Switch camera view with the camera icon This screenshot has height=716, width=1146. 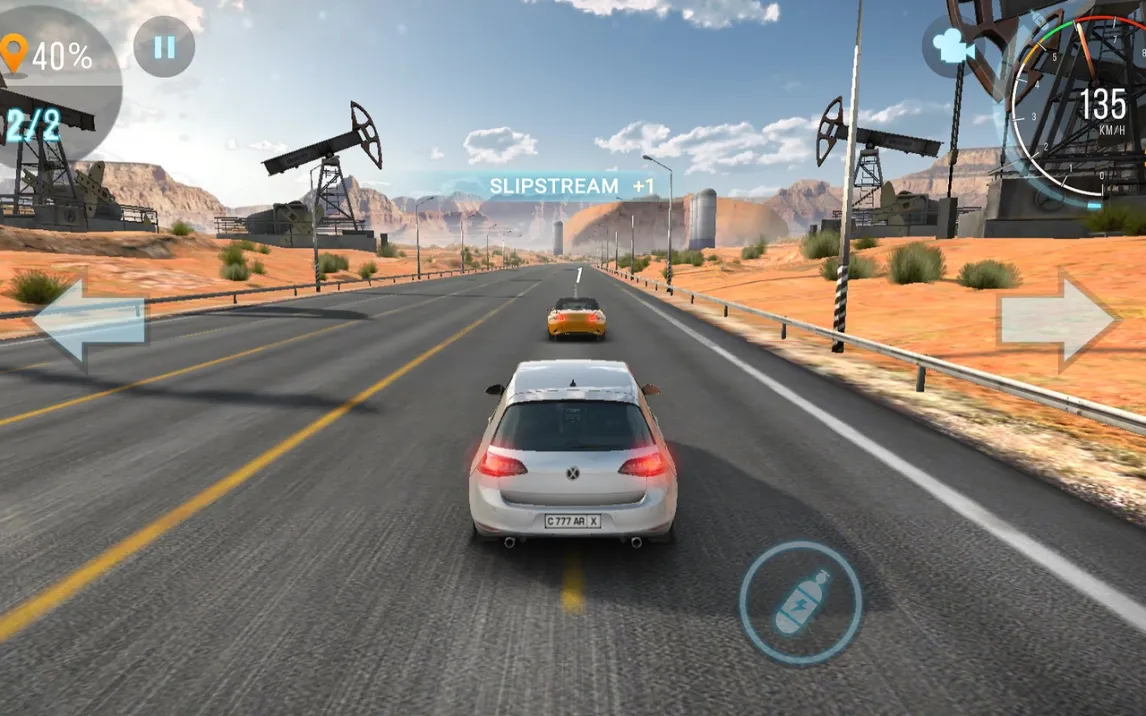tap(953, 47)
